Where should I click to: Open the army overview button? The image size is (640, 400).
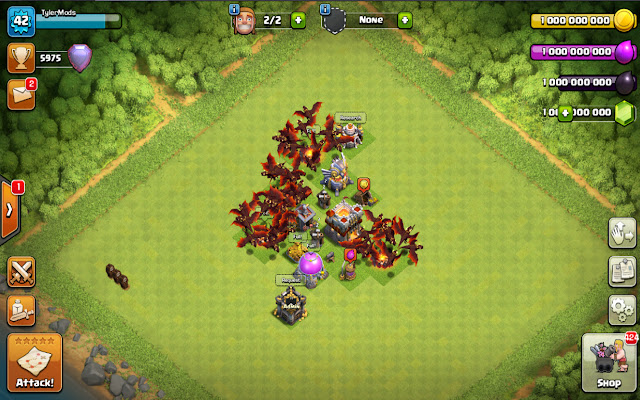point(22,311)
